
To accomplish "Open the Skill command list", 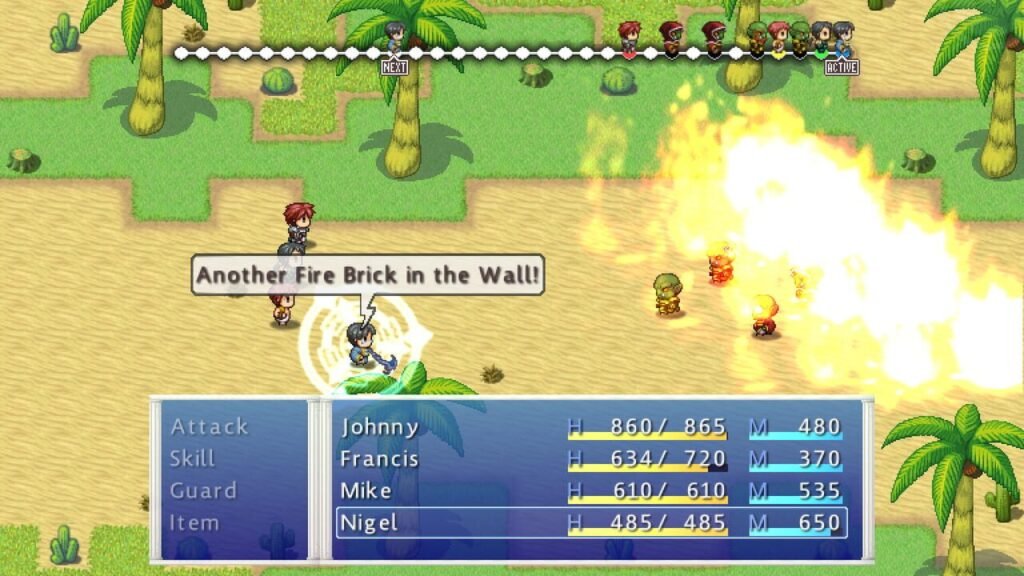I will click(x=193, y=459).
